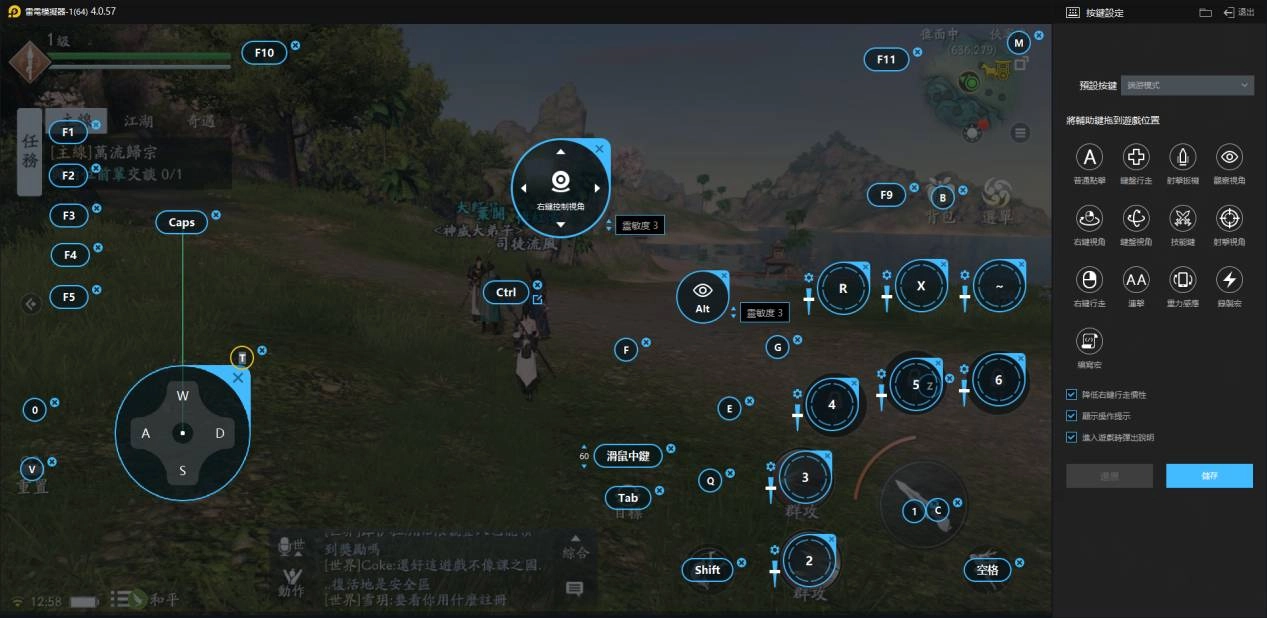The image size is (1267, 618).
Task: Open the 預設按鍵 preset dropdown
Action: 1187,86
